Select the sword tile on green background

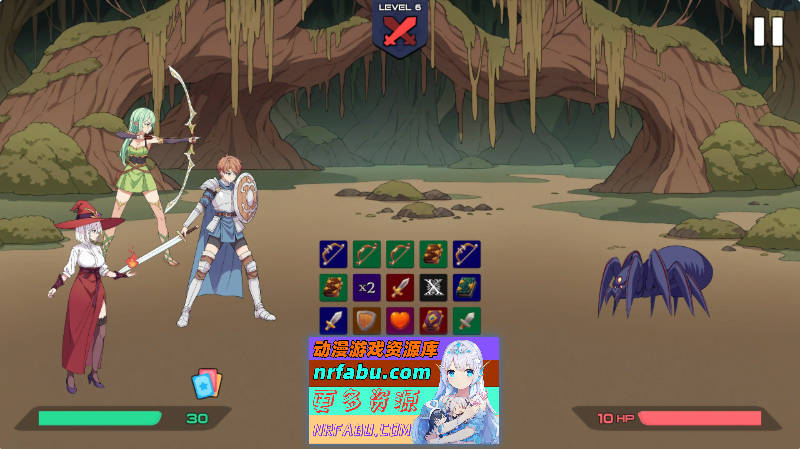click(x=466, y=321)
